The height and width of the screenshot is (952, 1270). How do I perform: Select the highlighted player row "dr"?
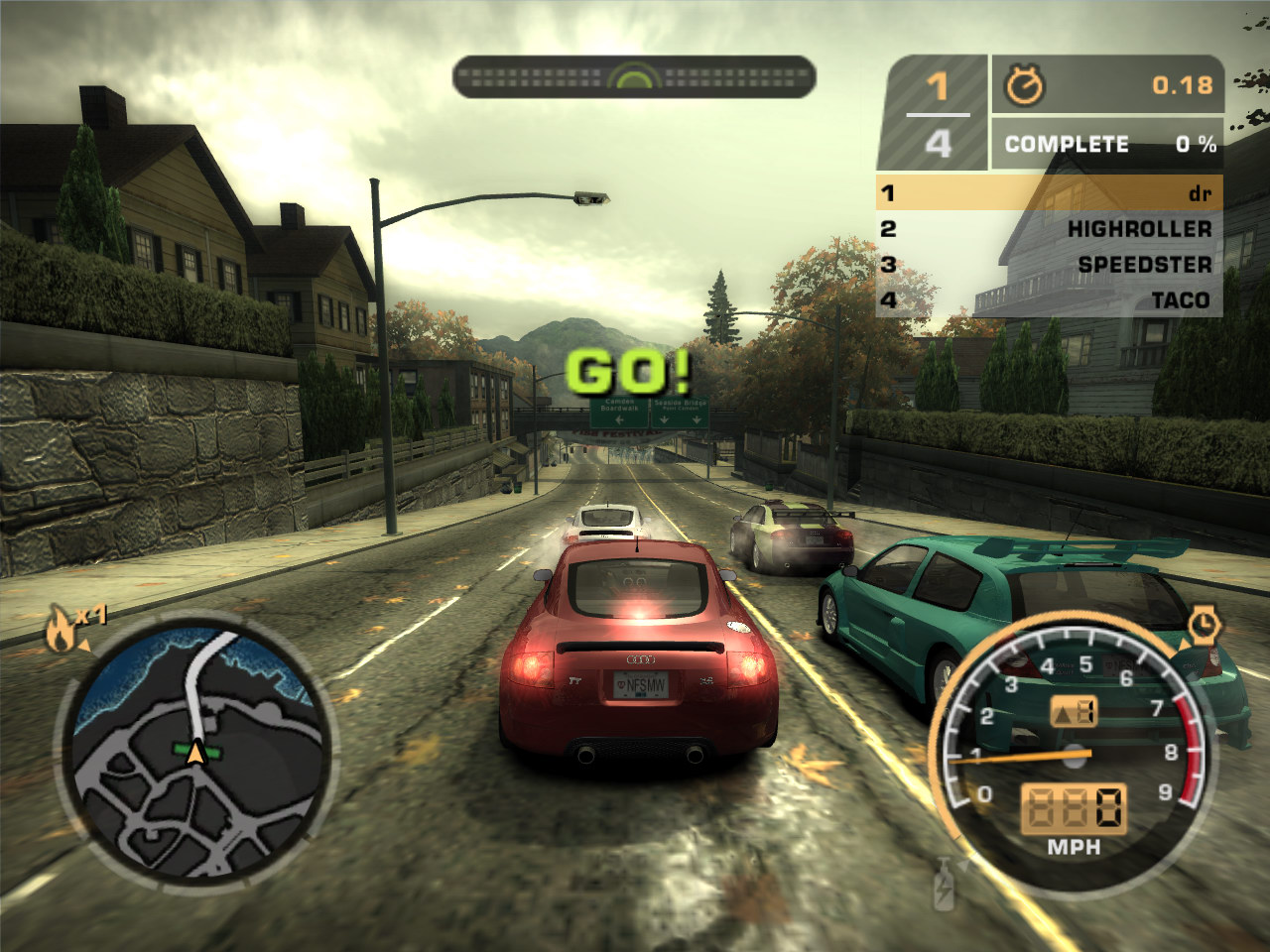[x=1049, y=192]
